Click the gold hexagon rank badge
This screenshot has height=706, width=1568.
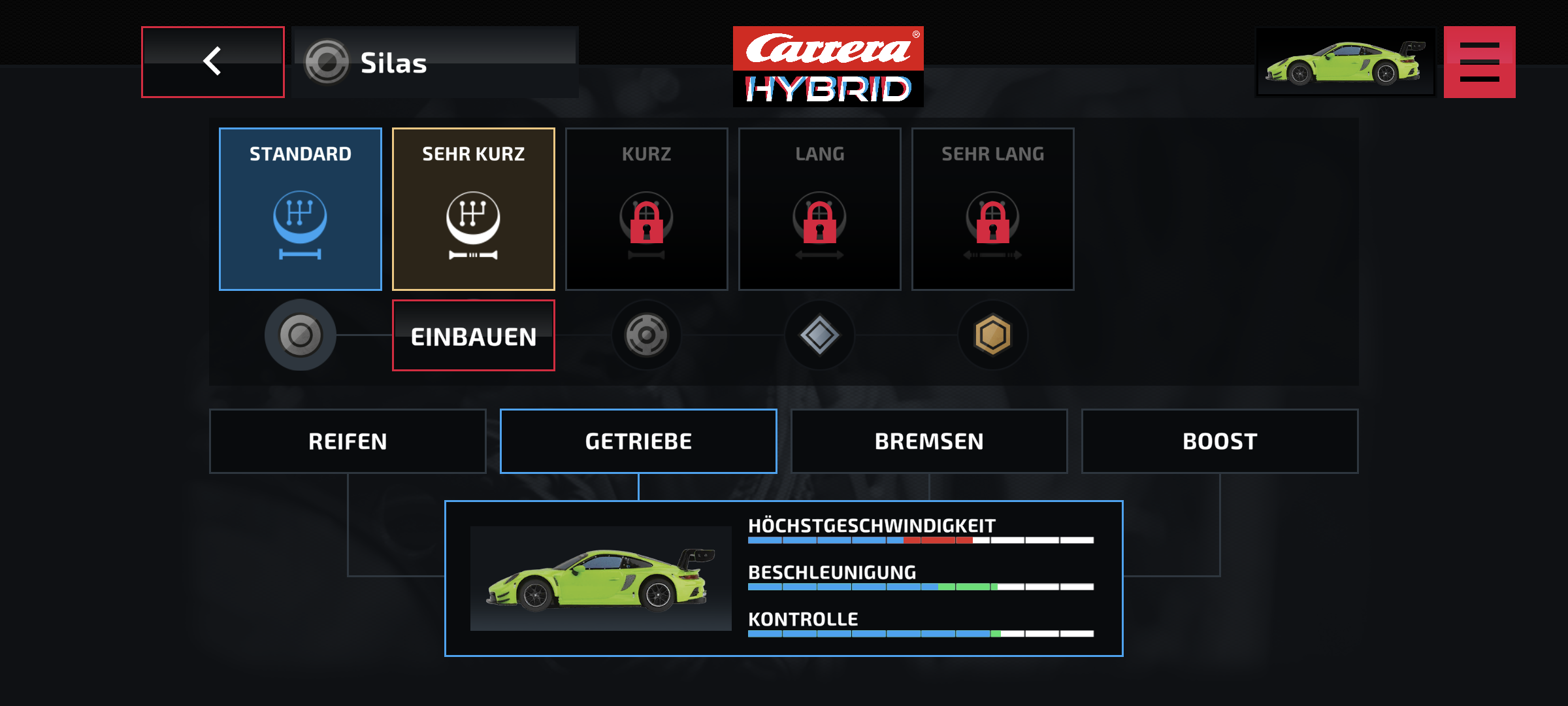click(993, 335)
